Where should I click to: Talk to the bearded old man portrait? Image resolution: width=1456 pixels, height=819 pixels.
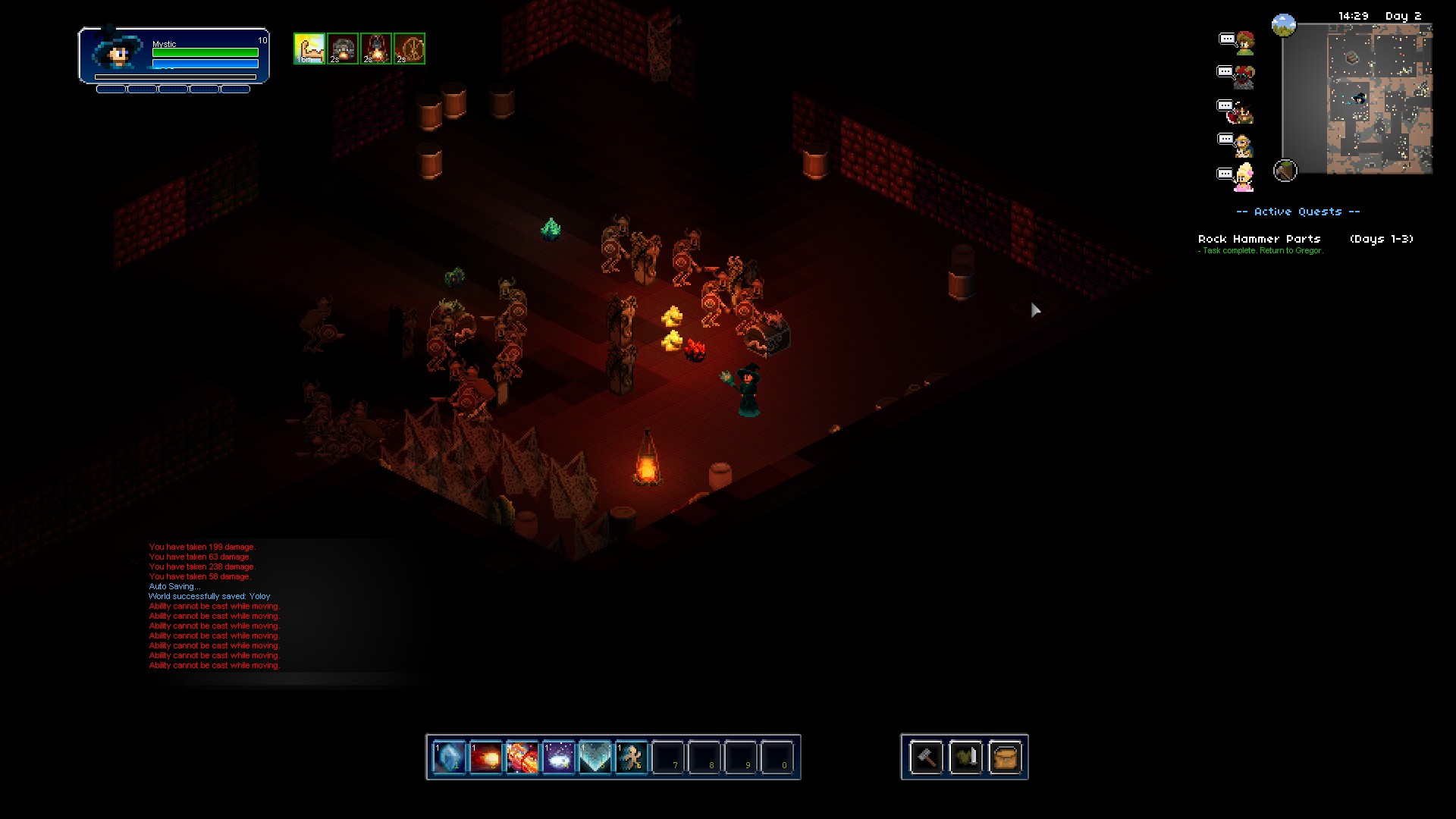pos(1244,145)
